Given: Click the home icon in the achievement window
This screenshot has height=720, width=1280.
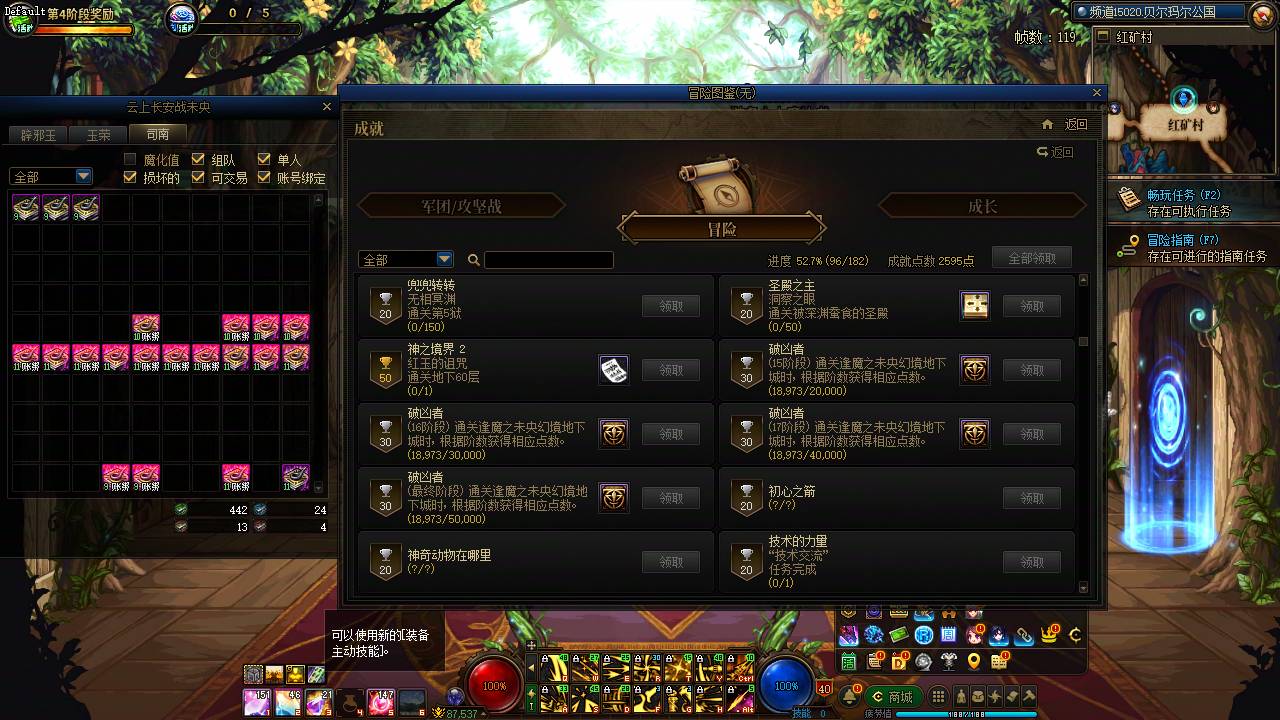Looking at the screenshot, I should (1047, 124).
